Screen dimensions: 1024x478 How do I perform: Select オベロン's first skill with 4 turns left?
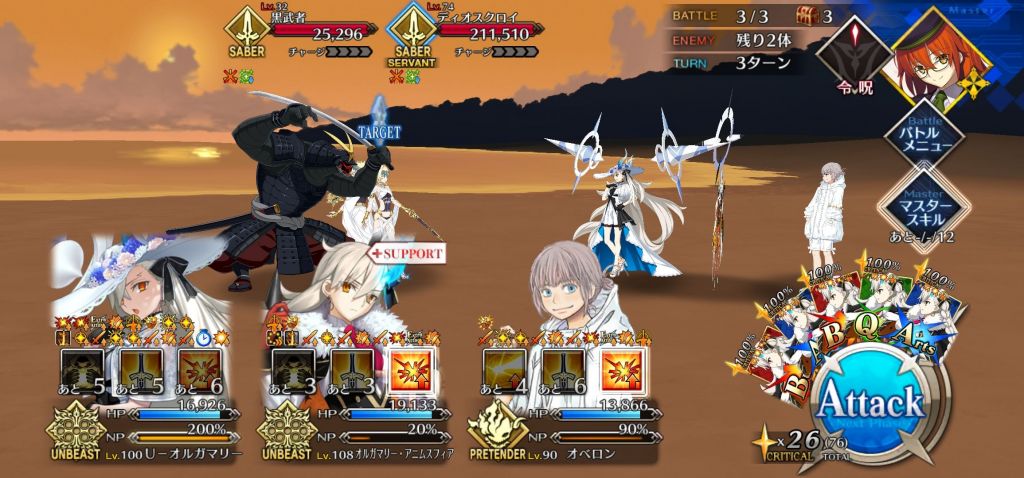[x=503, y=369]
